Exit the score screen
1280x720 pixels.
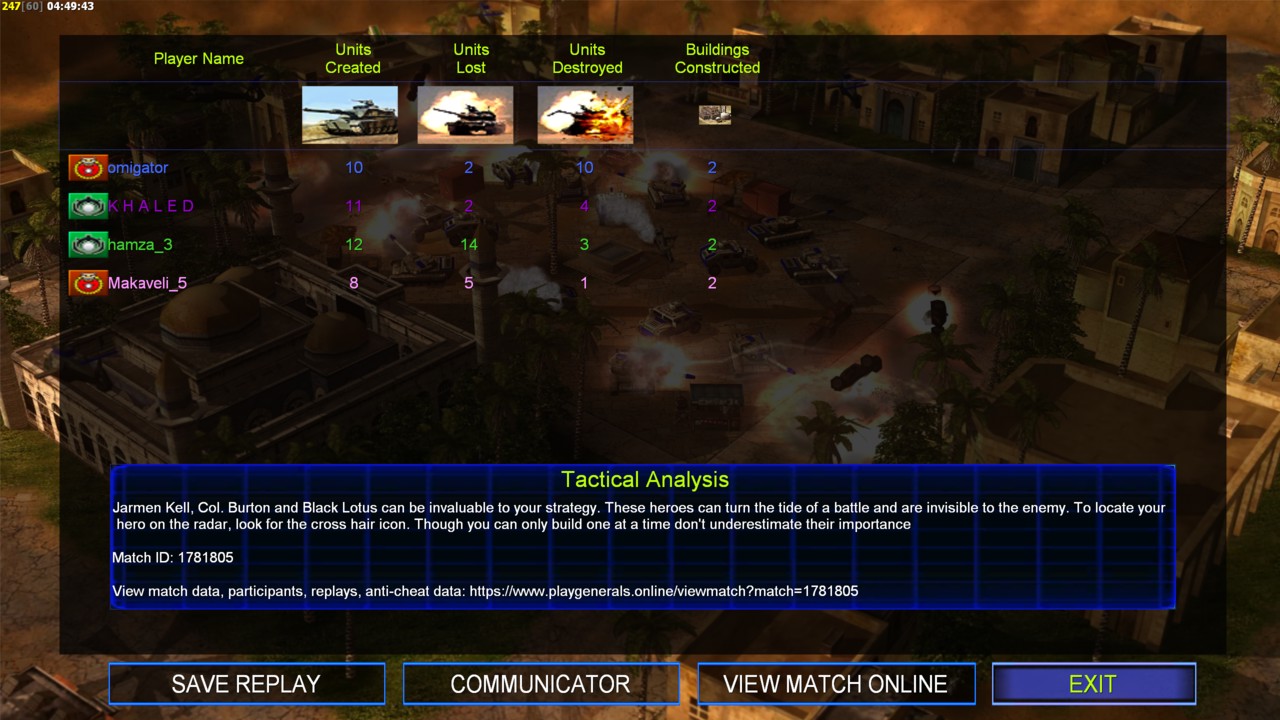1093,684
